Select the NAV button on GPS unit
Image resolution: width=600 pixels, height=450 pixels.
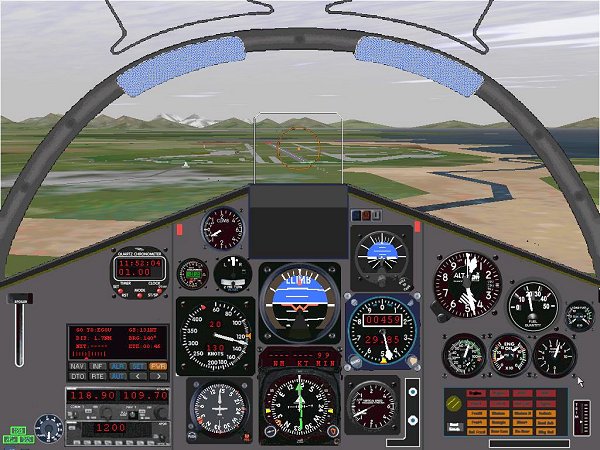tap(77, 366)
